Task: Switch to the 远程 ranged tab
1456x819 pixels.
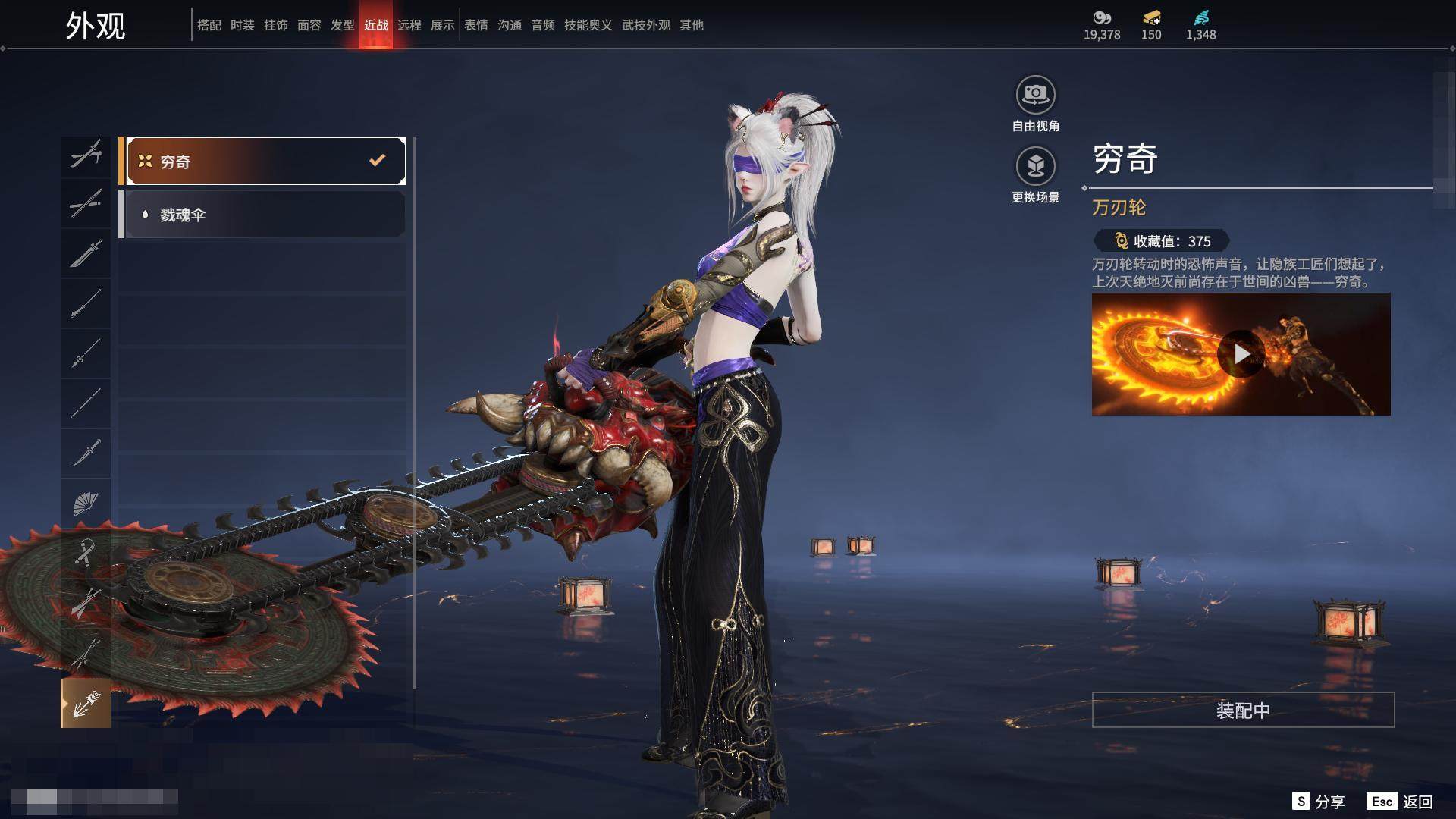Action: point(409,25)
